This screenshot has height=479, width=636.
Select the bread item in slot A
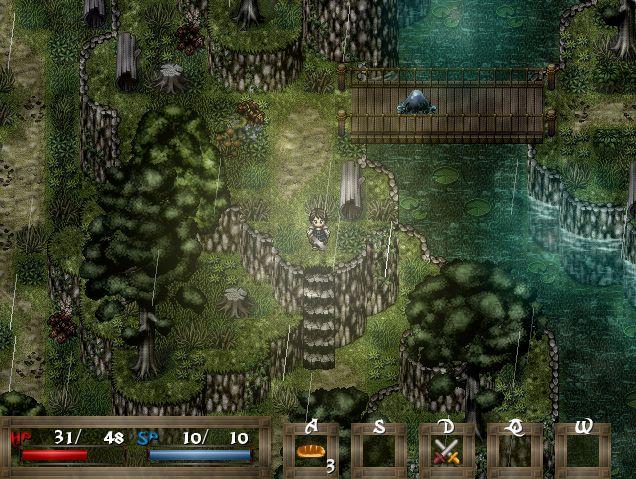[310, 451]
